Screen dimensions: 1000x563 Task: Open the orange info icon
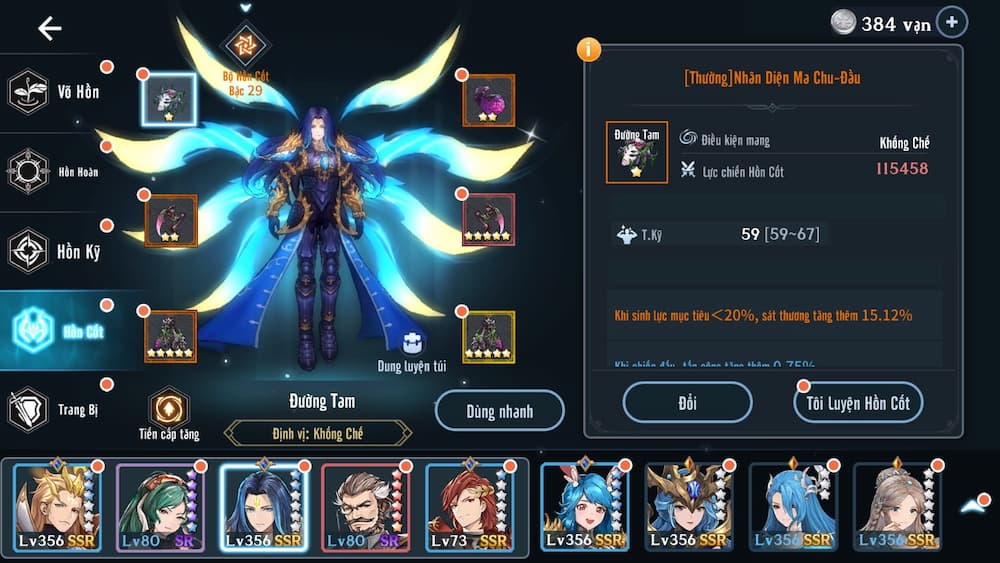tap(590, 48)
